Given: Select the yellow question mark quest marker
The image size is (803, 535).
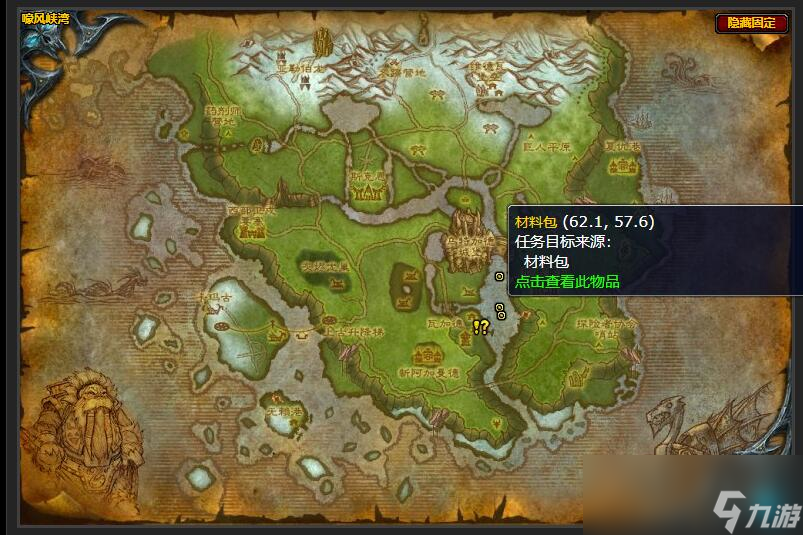Looking at the screenshot, I should coord(485,325).
